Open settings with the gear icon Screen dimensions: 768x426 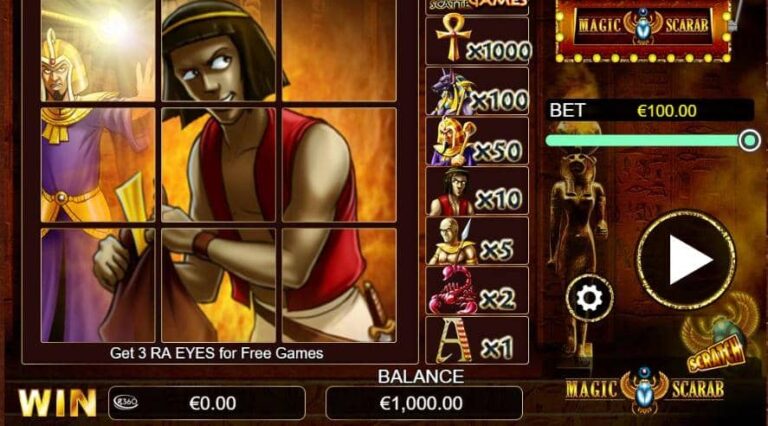[x=589, y=297]
